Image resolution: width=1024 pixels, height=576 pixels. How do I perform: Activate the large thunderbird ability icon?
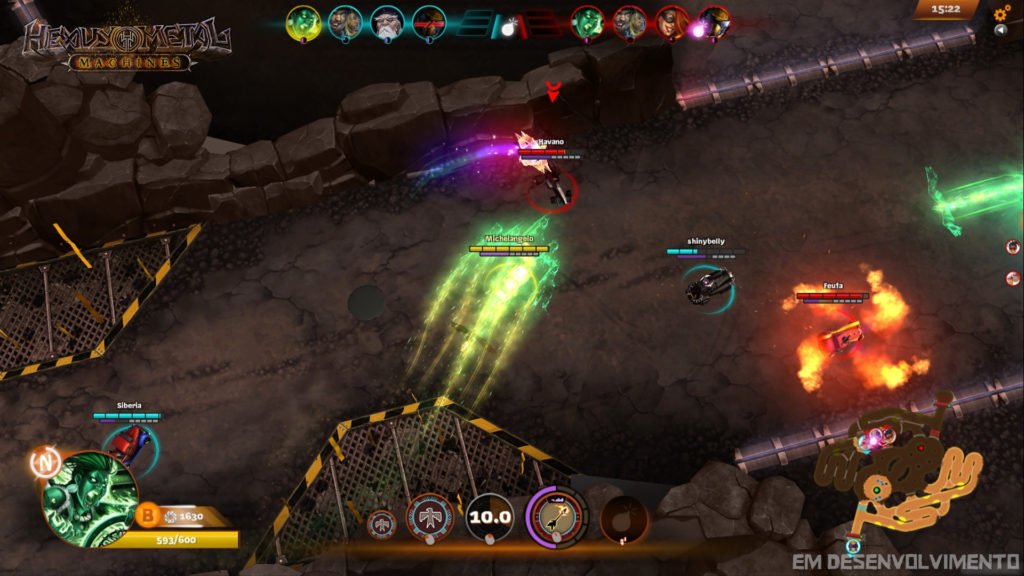click(430, 518)
